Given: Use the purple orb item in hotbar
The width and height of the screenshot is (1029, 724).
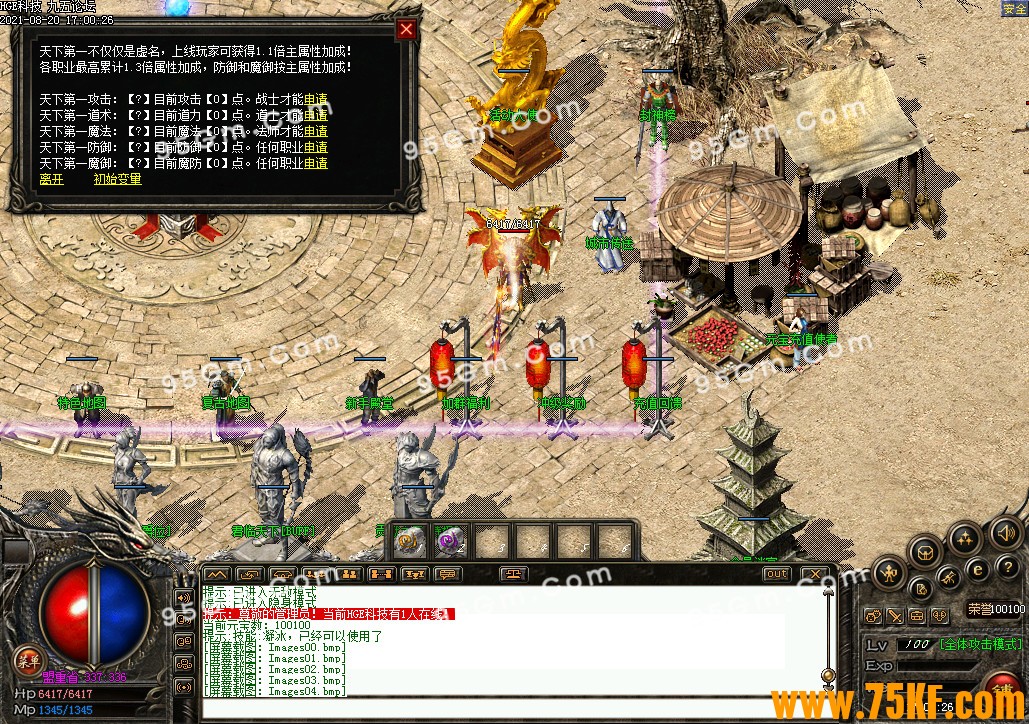Looking at the screenshot, I should tap(448, 541).
